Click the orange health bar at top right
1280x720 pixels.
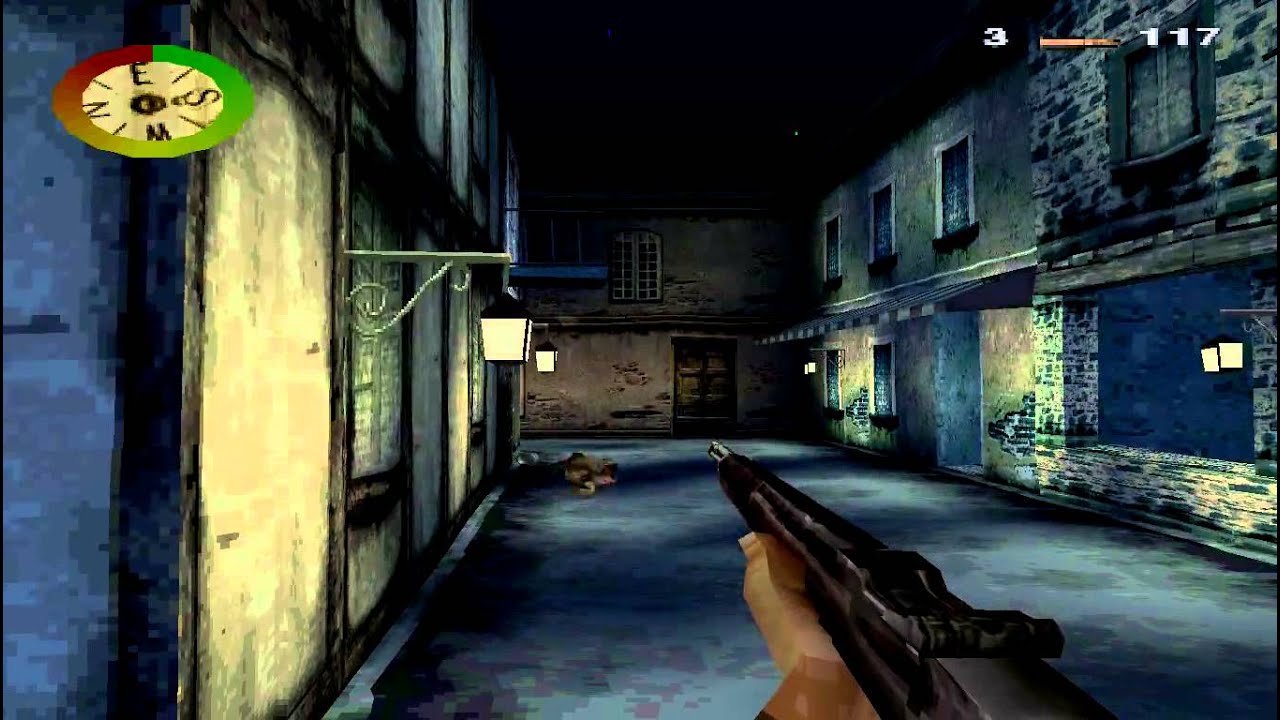(1080, 41)
